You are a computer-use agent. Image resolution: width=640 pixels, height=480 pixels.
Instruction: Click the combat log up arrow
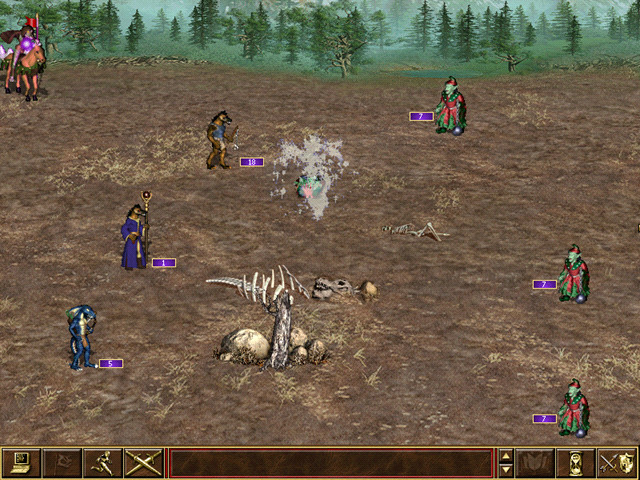click(x=506, y=455)
